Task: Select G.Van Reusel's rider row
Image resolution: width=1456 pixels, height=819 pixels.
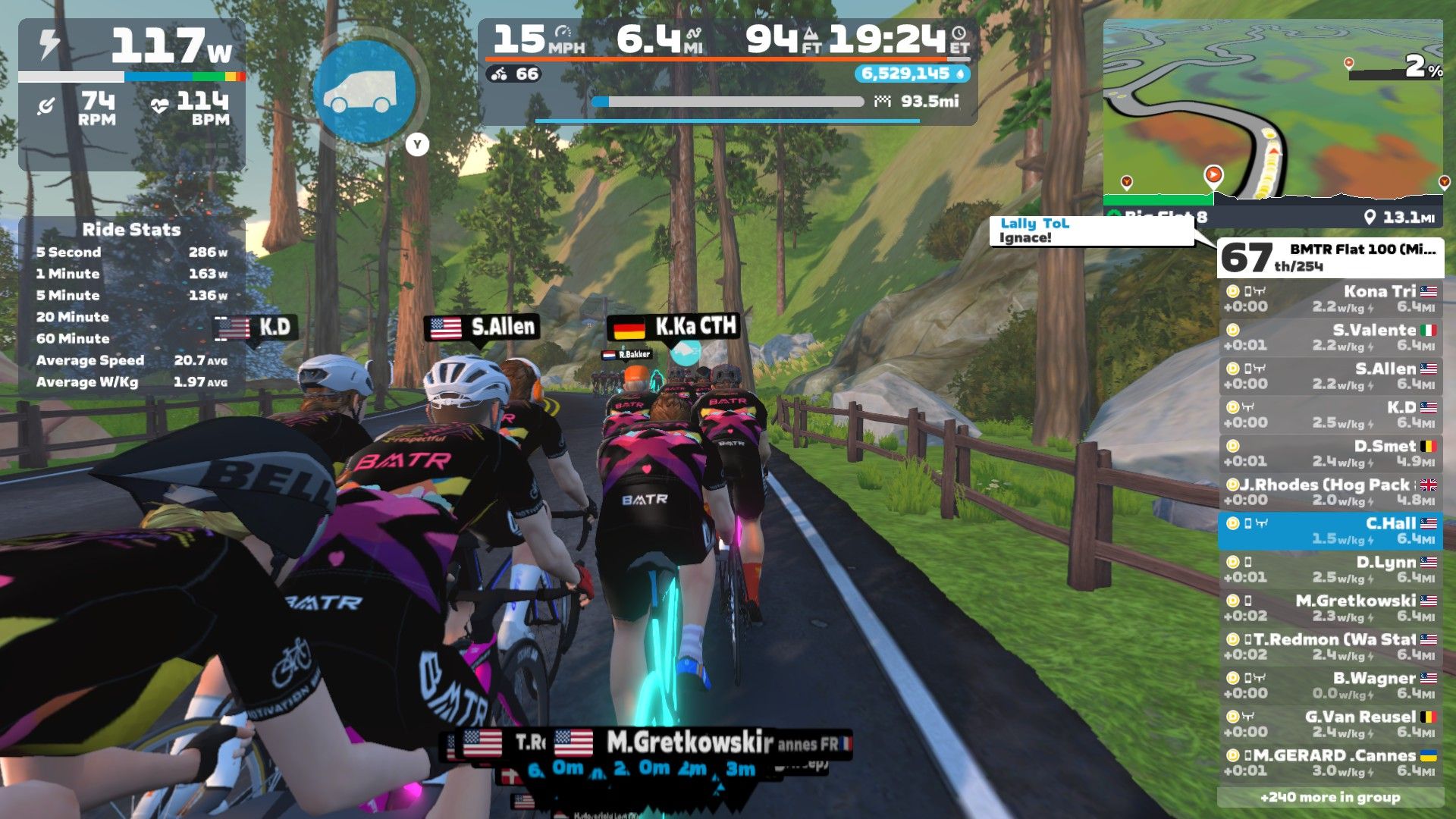Action: pos(1331,724)
